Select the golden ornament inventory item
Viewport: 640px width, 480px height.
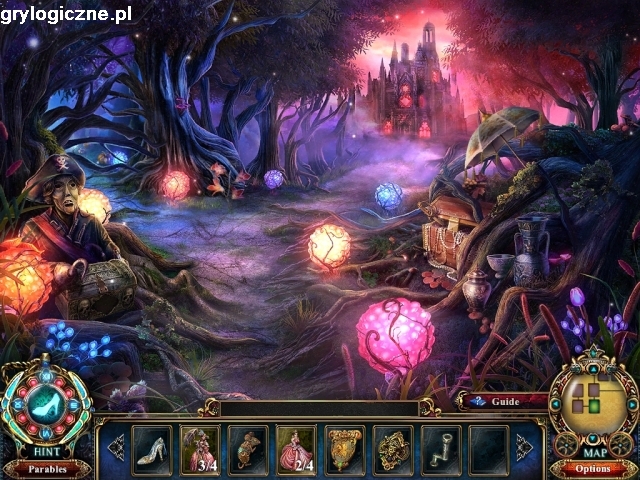[392, 447]
